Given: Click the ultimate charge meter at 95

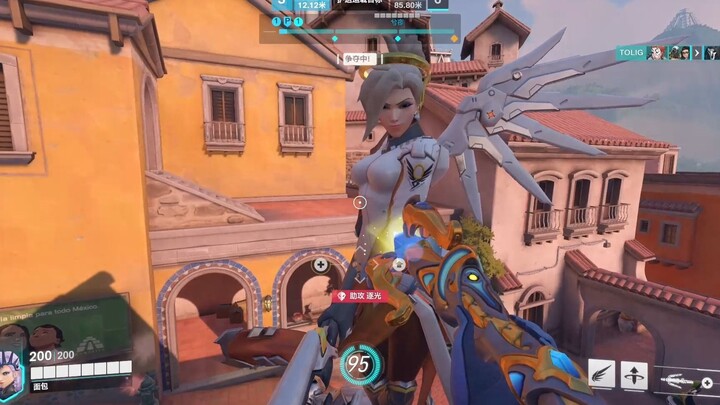Looking at the screenshot, I should (358, 362).
